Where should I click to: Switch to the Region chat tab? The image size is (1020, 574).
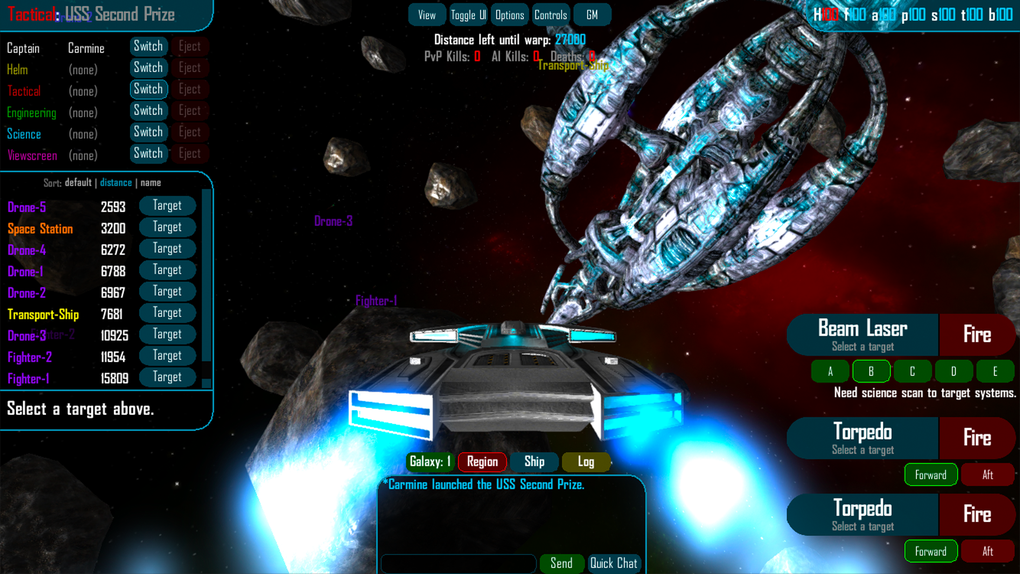pyautogui.click(x=482, y=462)
